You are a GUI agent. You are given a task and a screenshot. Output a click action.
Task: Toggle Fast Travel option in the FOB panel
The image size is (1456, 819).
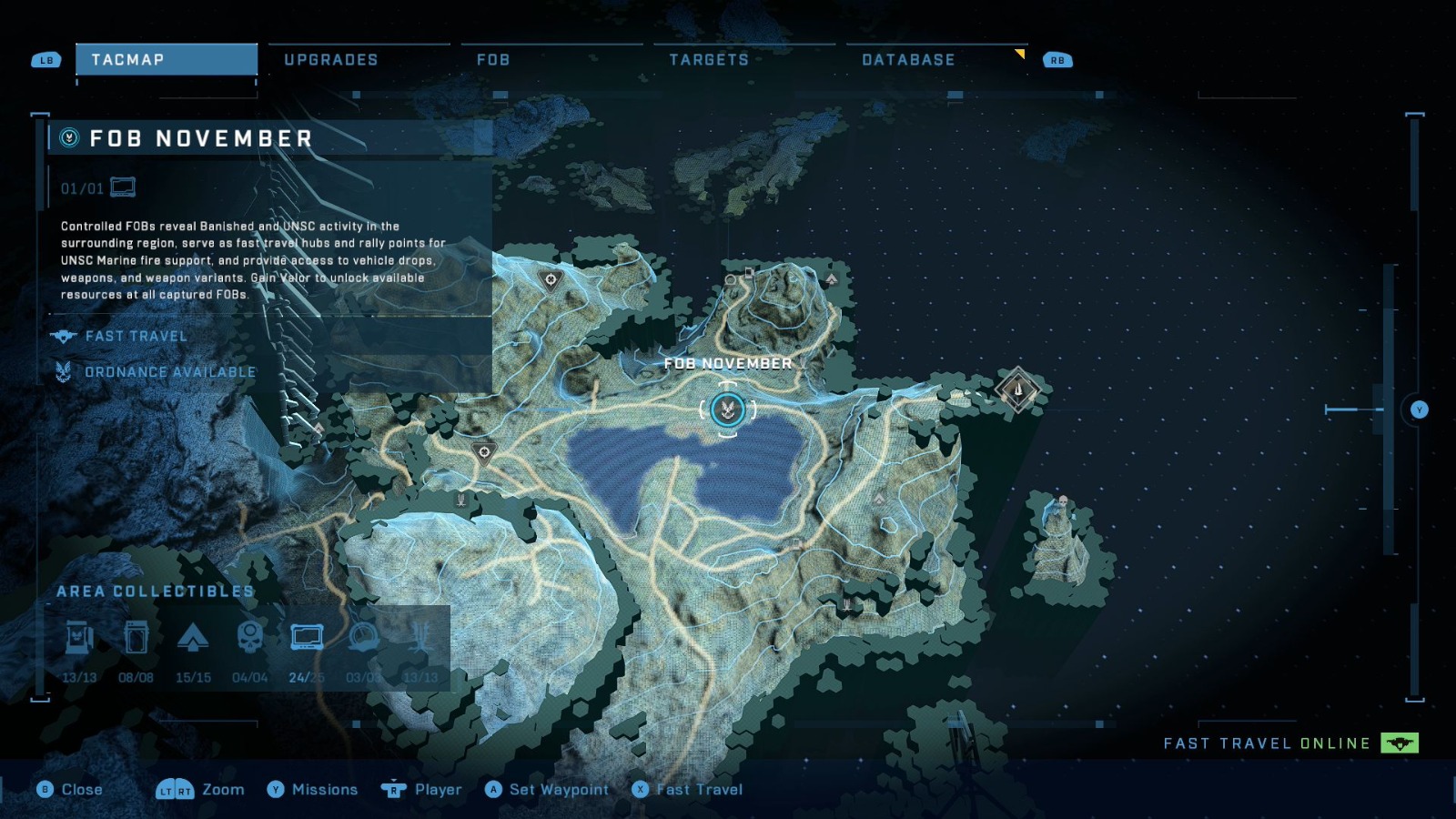click(135, 336)
